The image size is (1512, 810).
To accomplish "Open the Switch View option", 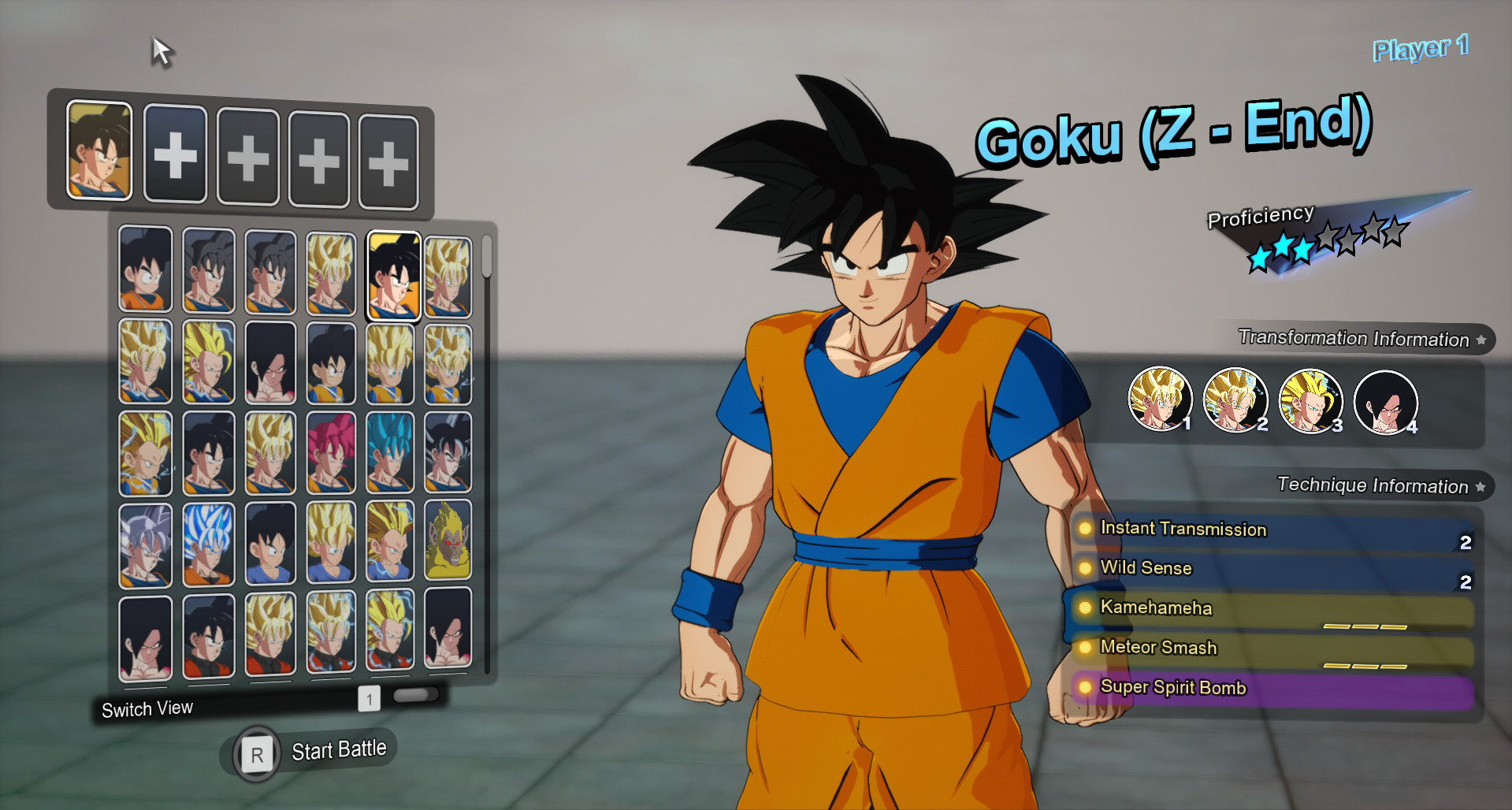I will 147,708.
